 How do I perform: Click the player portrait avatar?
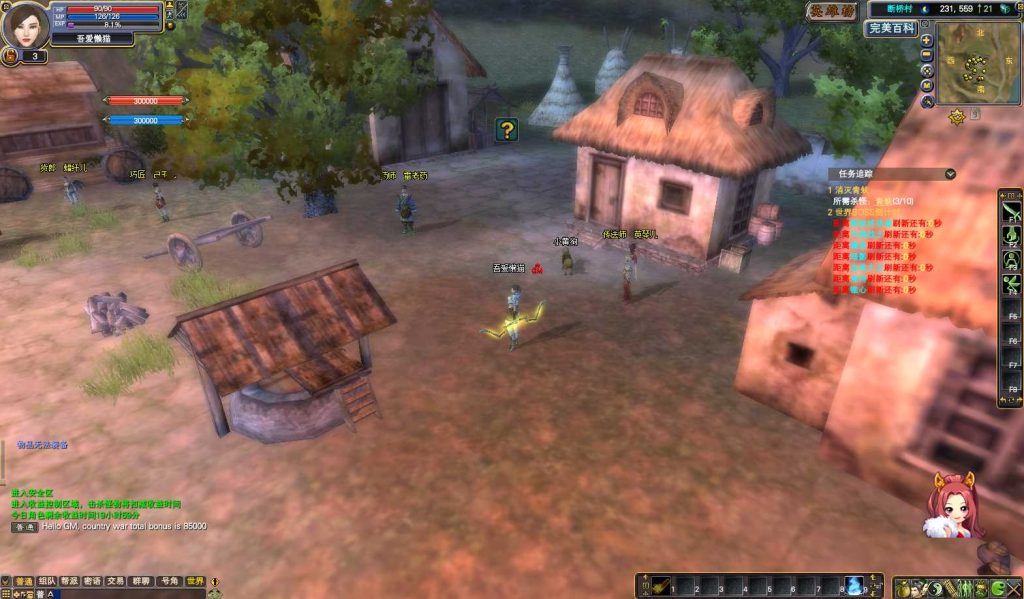coord(26,25)
